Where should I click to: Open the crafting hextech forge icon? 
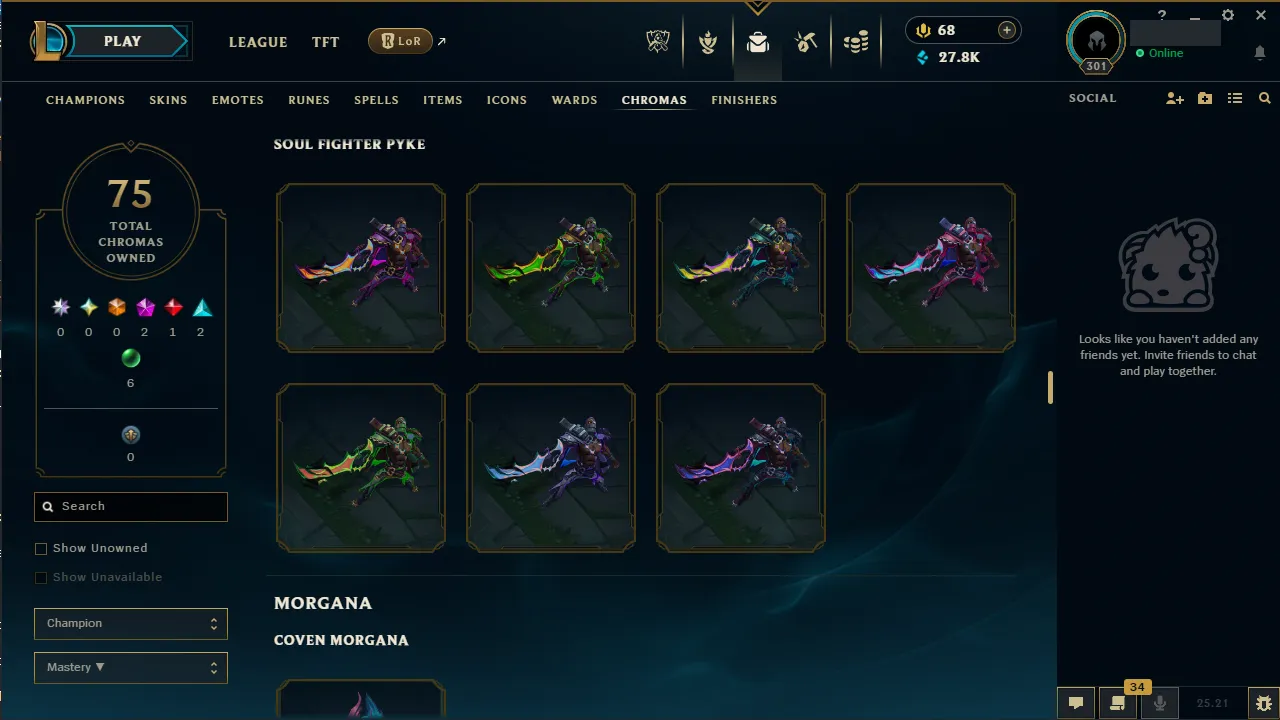pyautogui.click(x=806, y=42)
